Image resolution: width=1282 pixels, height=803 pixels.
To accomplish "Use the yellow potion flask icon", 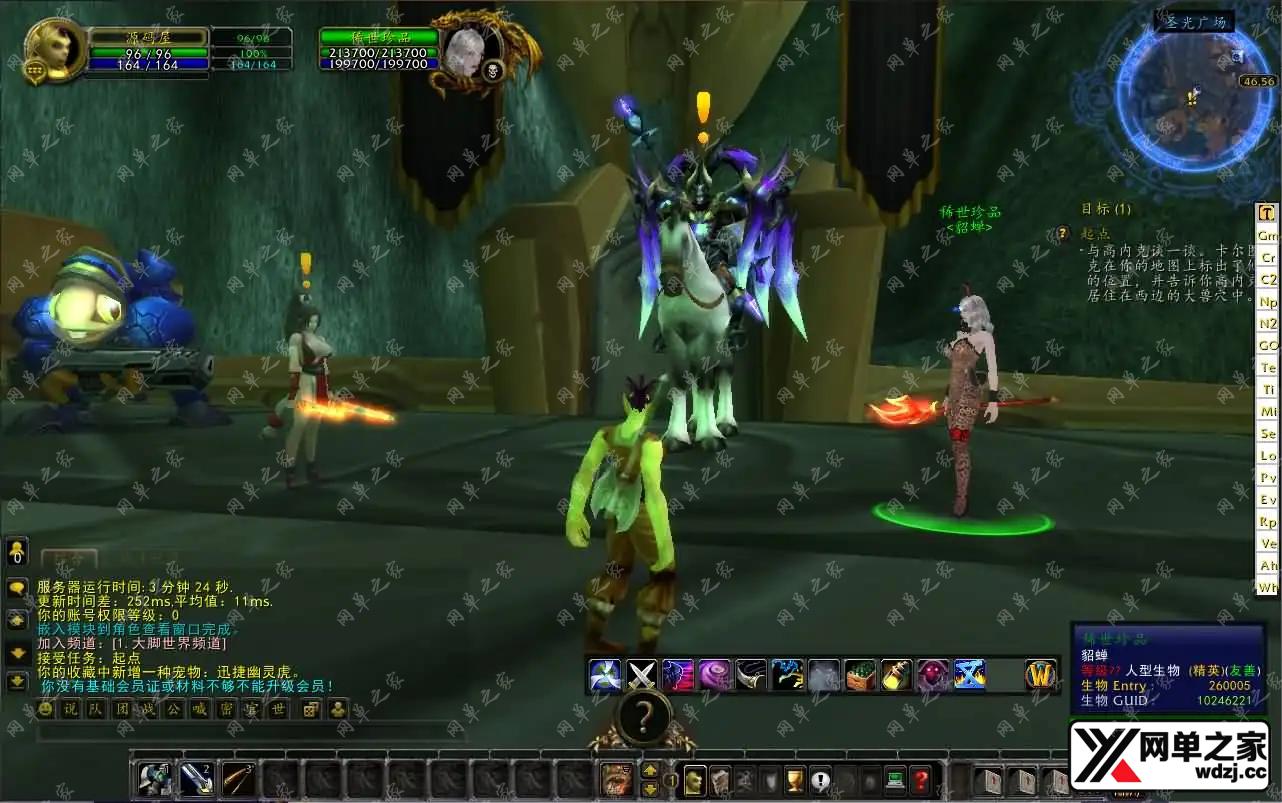I will [896, 675].
